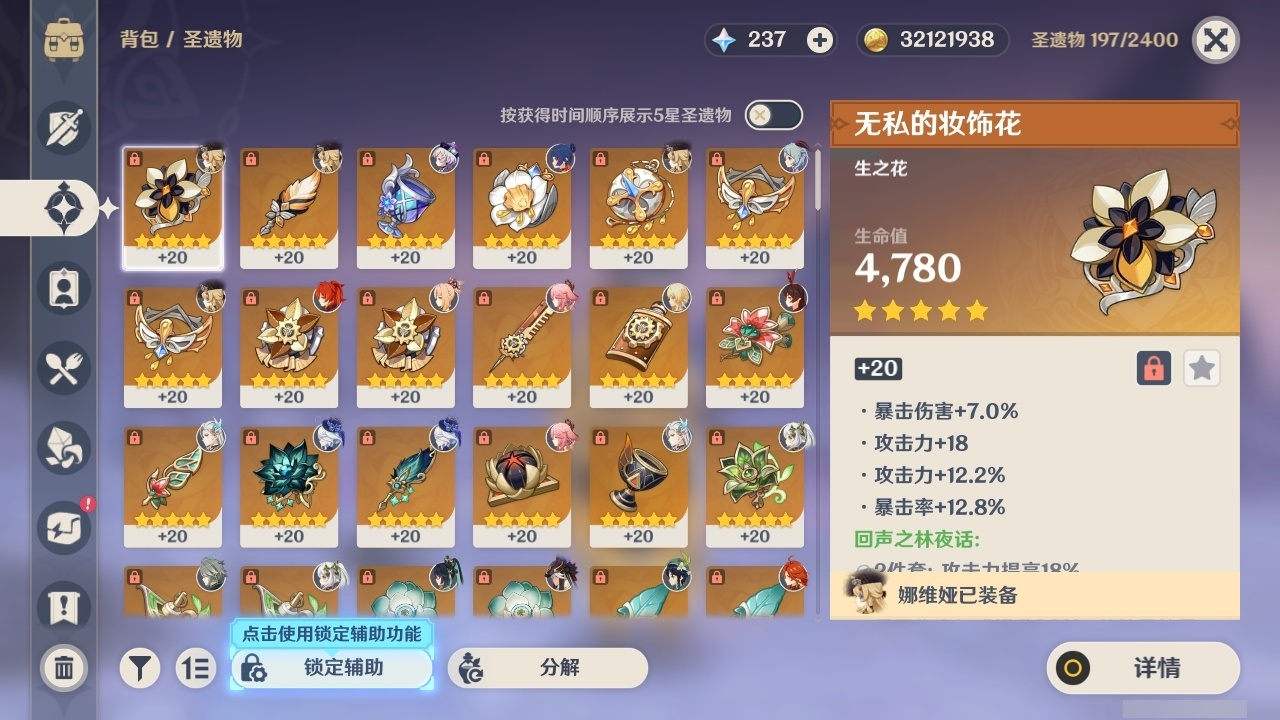Image resolution: width=1280 pixels, height=720 pixels.
Task: Open the gadgets tab with red badge
Action: [x=63, y=528]
